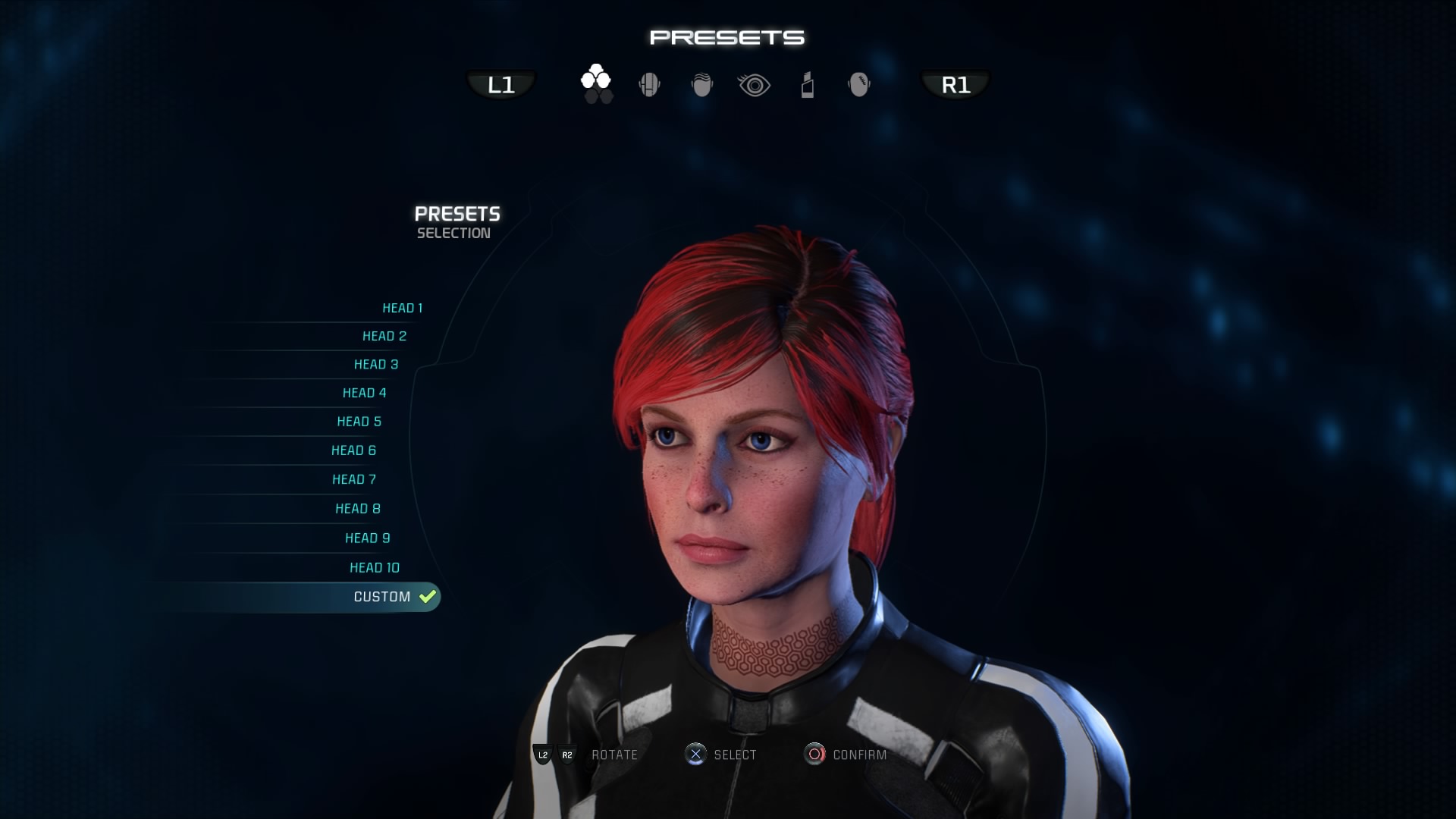Choose the Head 5 preset
Image resolution: width=1456 pixels, height=819 pixels.
coord(359,422)
